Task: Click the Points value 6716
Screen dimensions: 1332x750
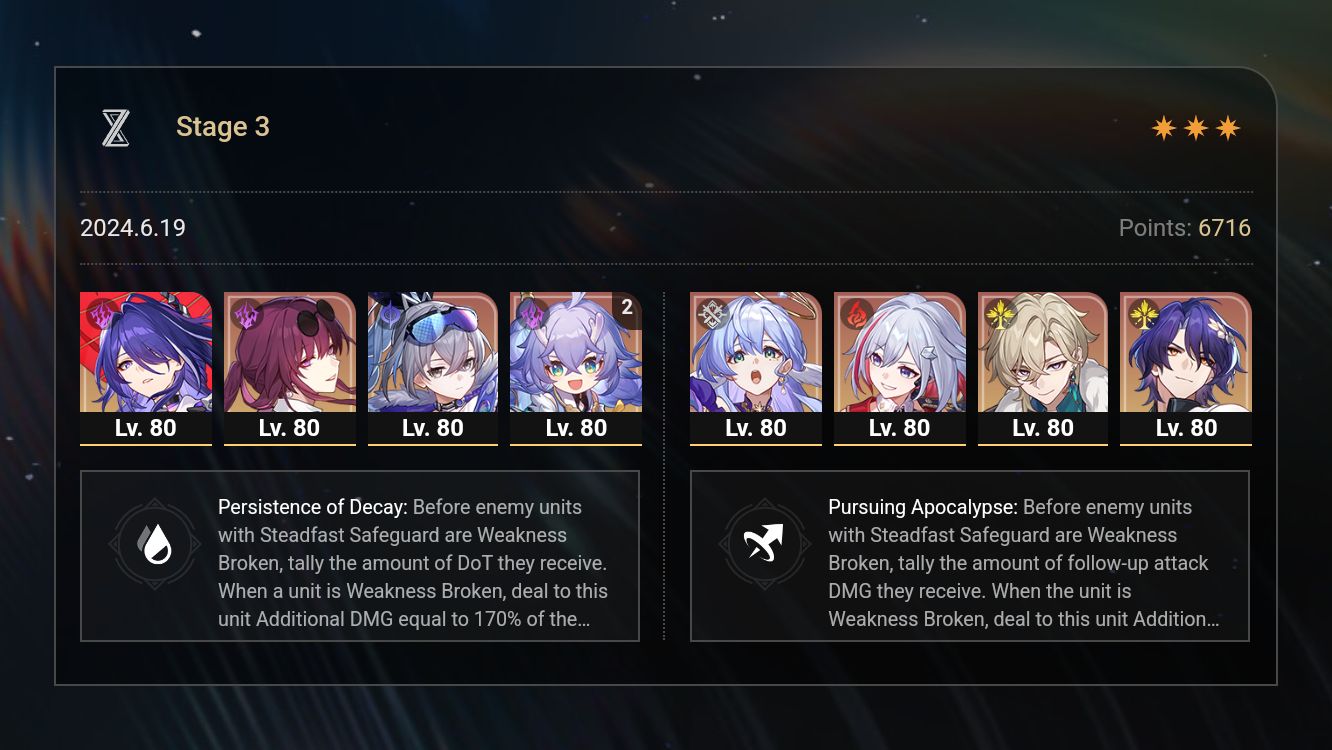Action: coord(1224,228)
